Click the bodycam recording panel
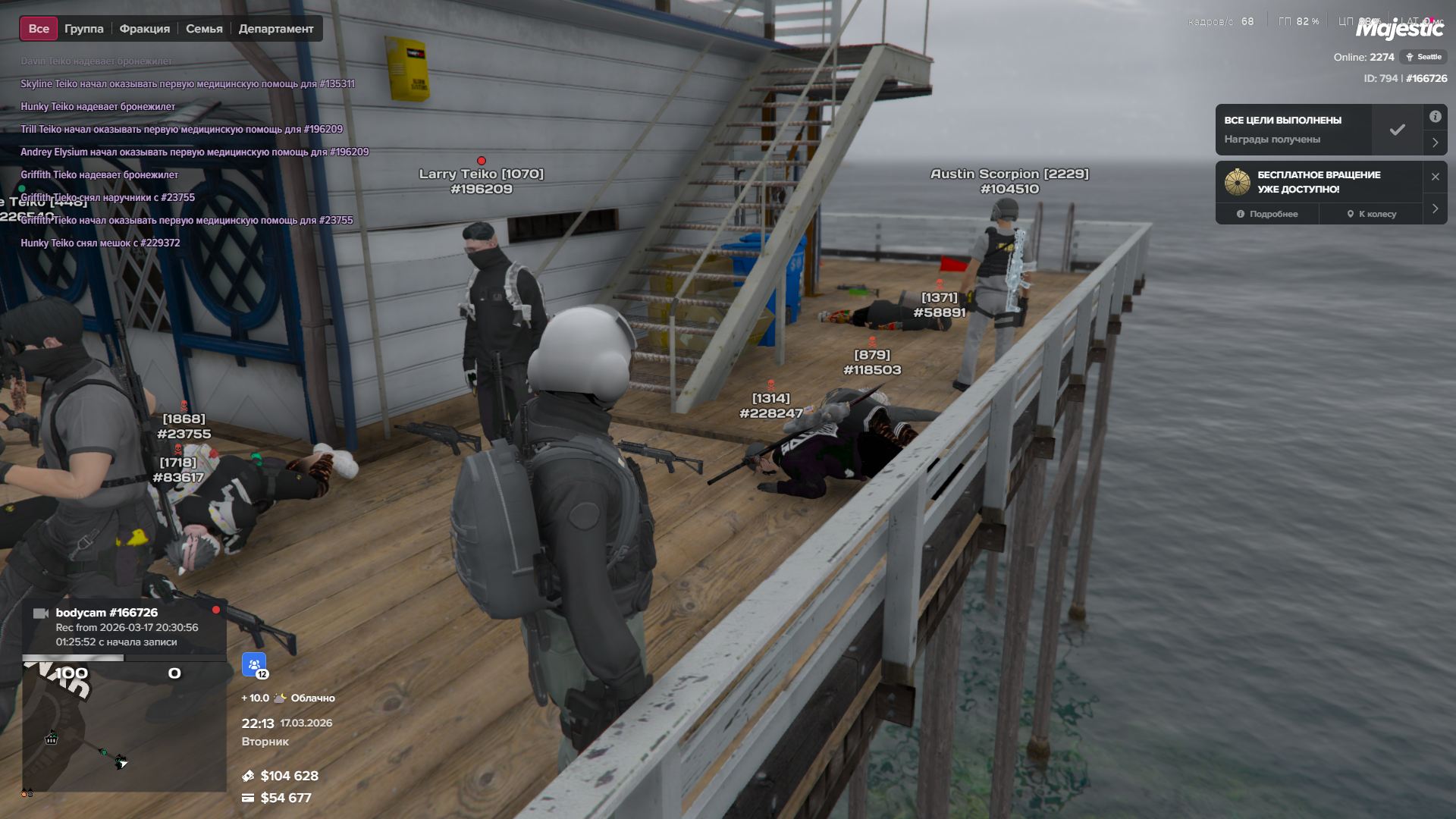1456x819 pixels. tap(125, 627)
